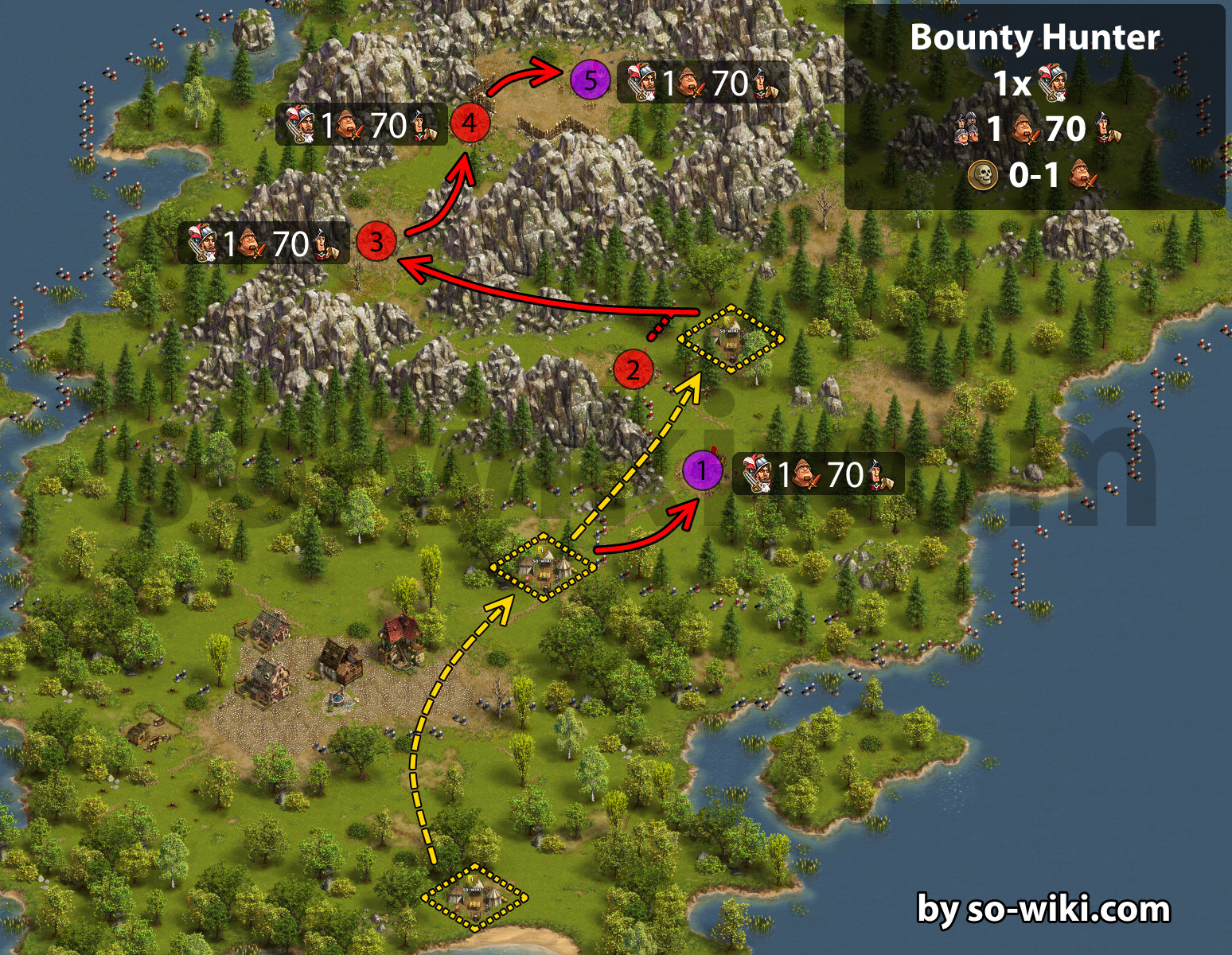Image resolution: width=1232 pixels, height=955 pixels.
Task: Pick the red camp marker numbered 4
Action: [470, 123]
